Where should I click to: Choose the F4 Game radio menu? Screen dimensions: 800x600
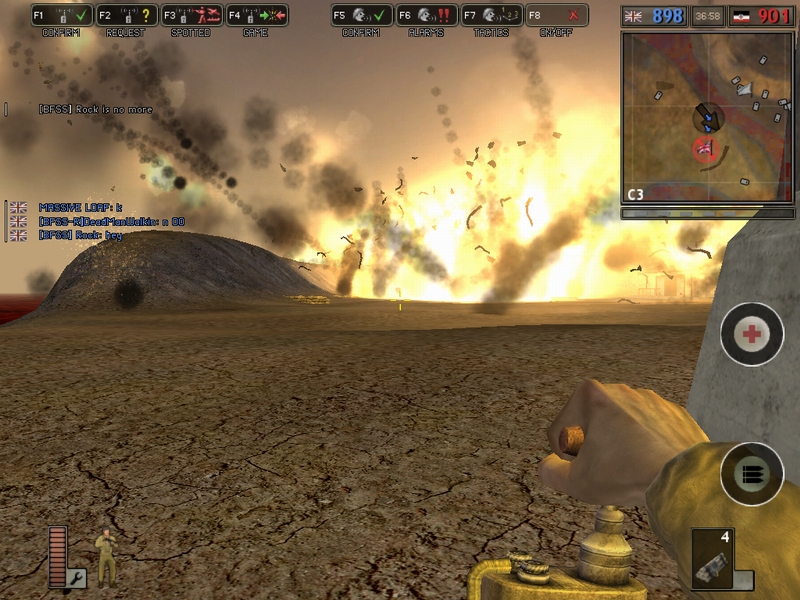pos(256,15)
